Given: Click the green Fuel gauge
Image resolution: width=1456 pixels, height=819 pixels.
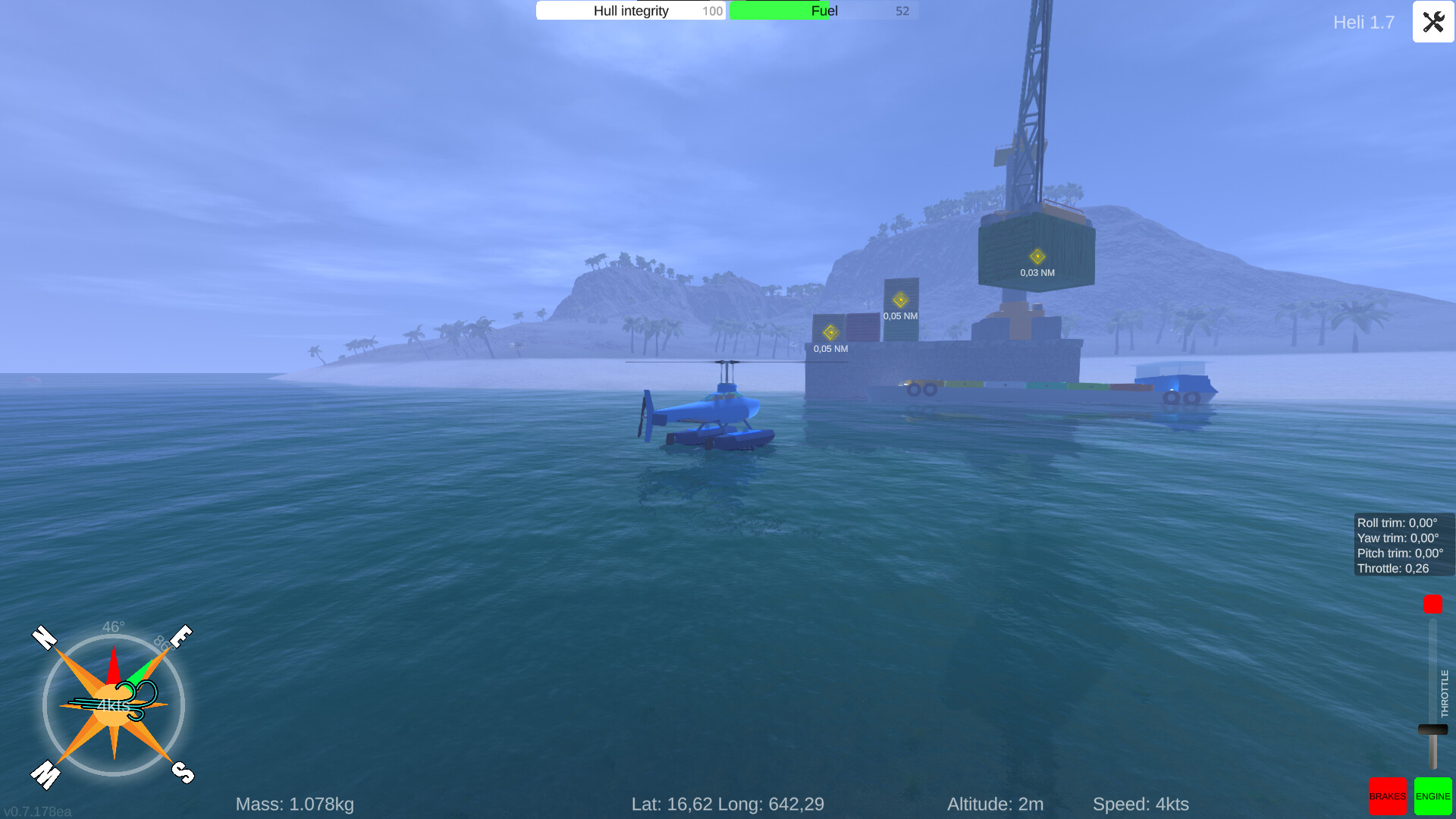Looking at the screenshot, I should [x=821, y=11].
